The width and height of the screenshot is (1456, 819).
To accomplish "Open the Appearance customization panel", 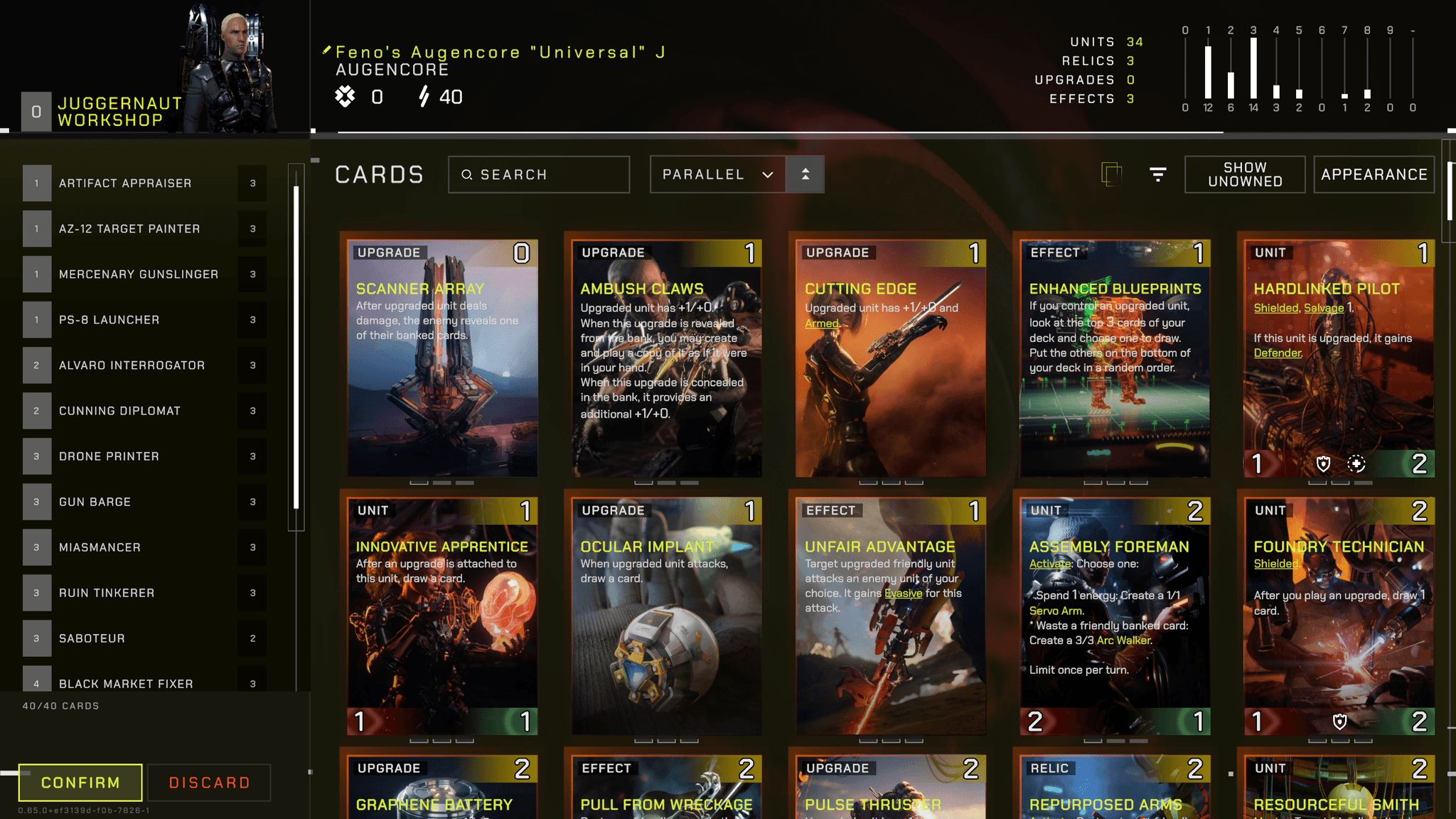I will tap(1374, 174).
